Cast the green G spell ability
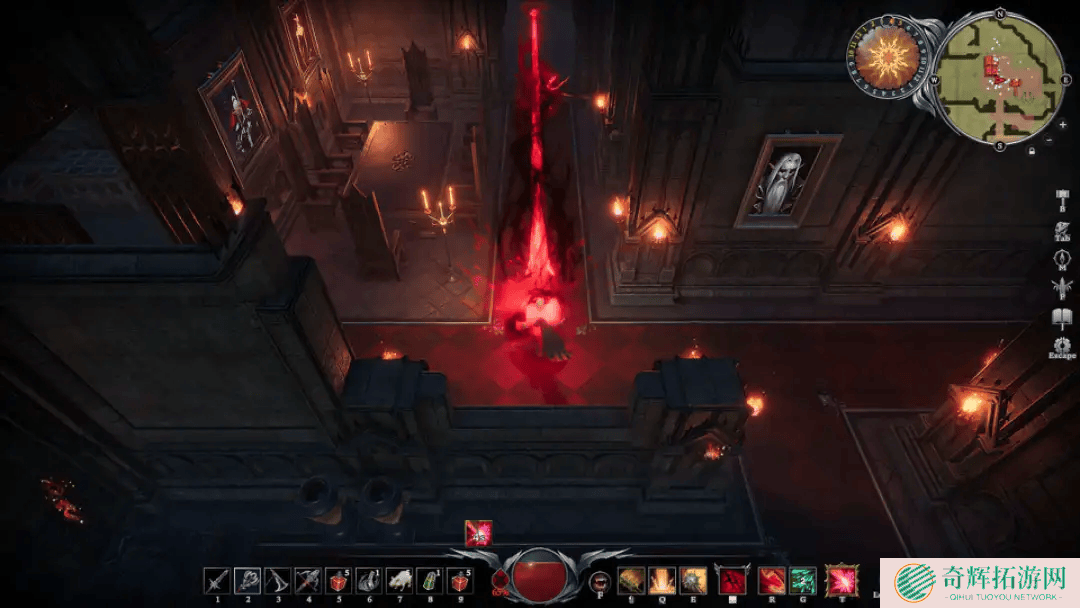This screenshot has width=1080, height=608. (x=802, y=580)
